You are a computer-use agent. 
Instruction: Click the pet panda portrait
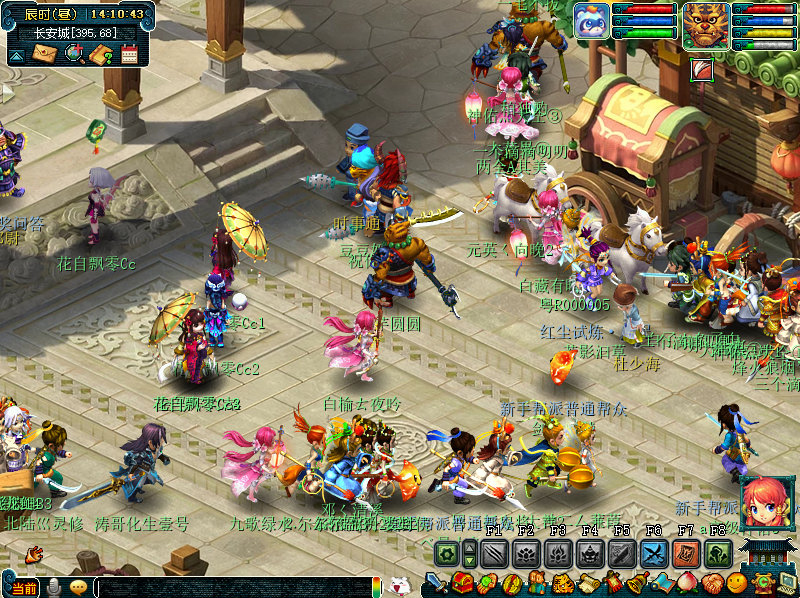point(591,20)
